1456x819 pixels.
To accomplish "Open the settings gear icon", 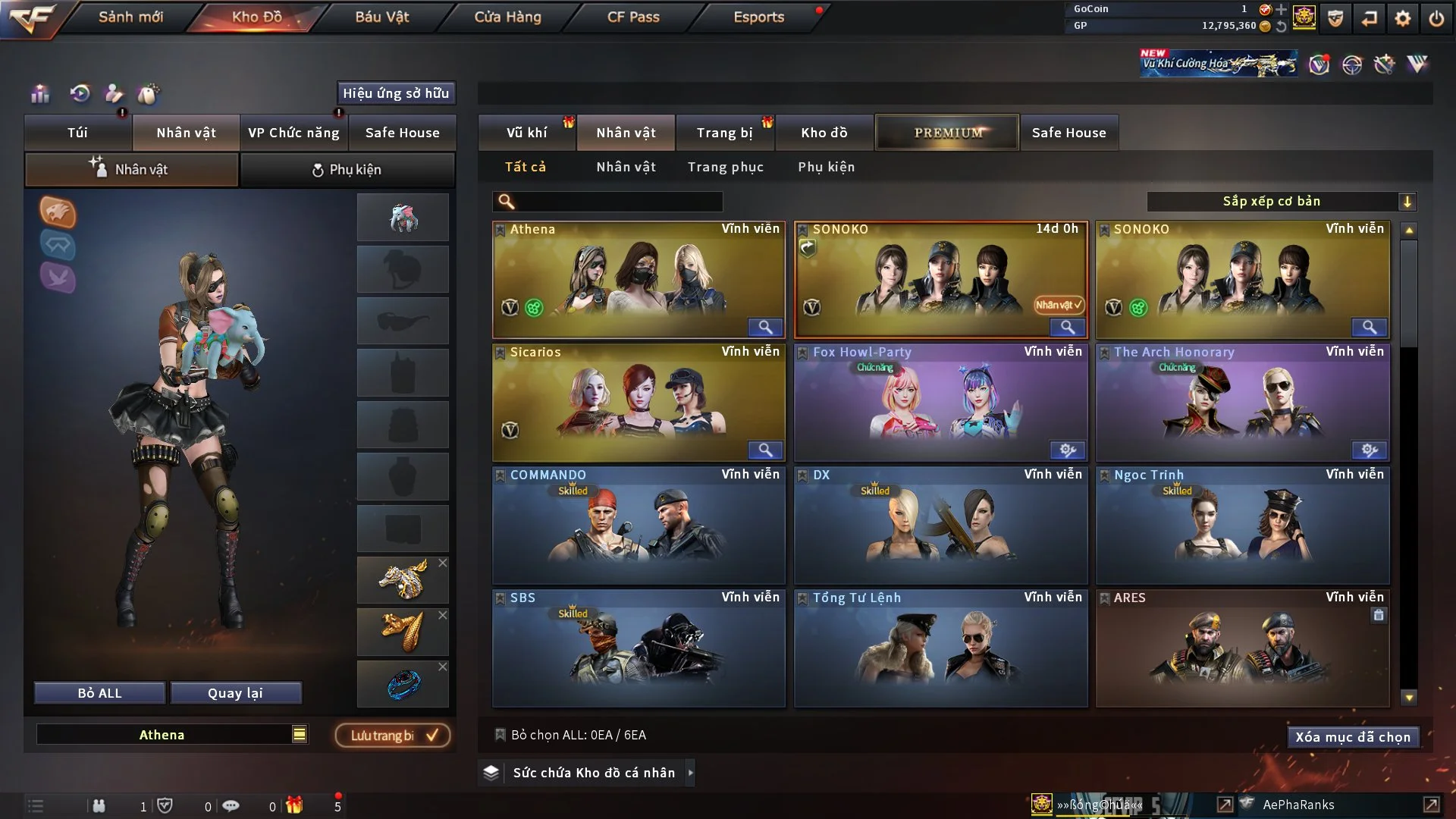I will tap(1403, 18).
